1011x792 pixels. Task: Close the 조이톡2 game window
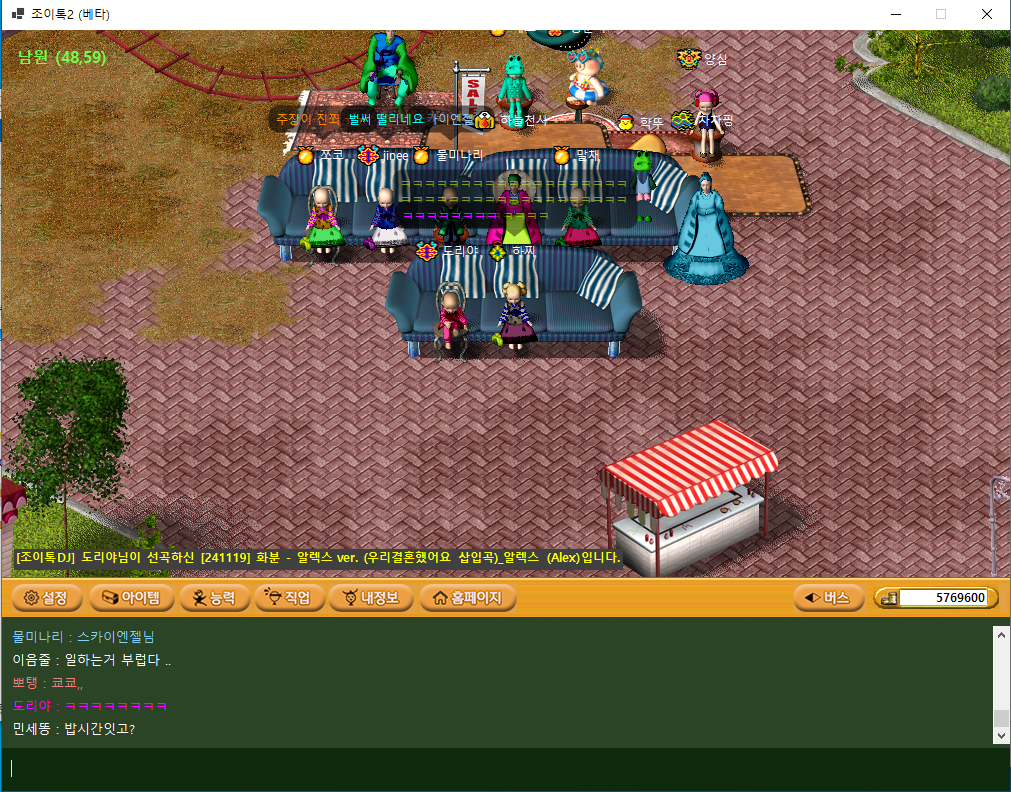pyautogui.click(x=986, y=14)
